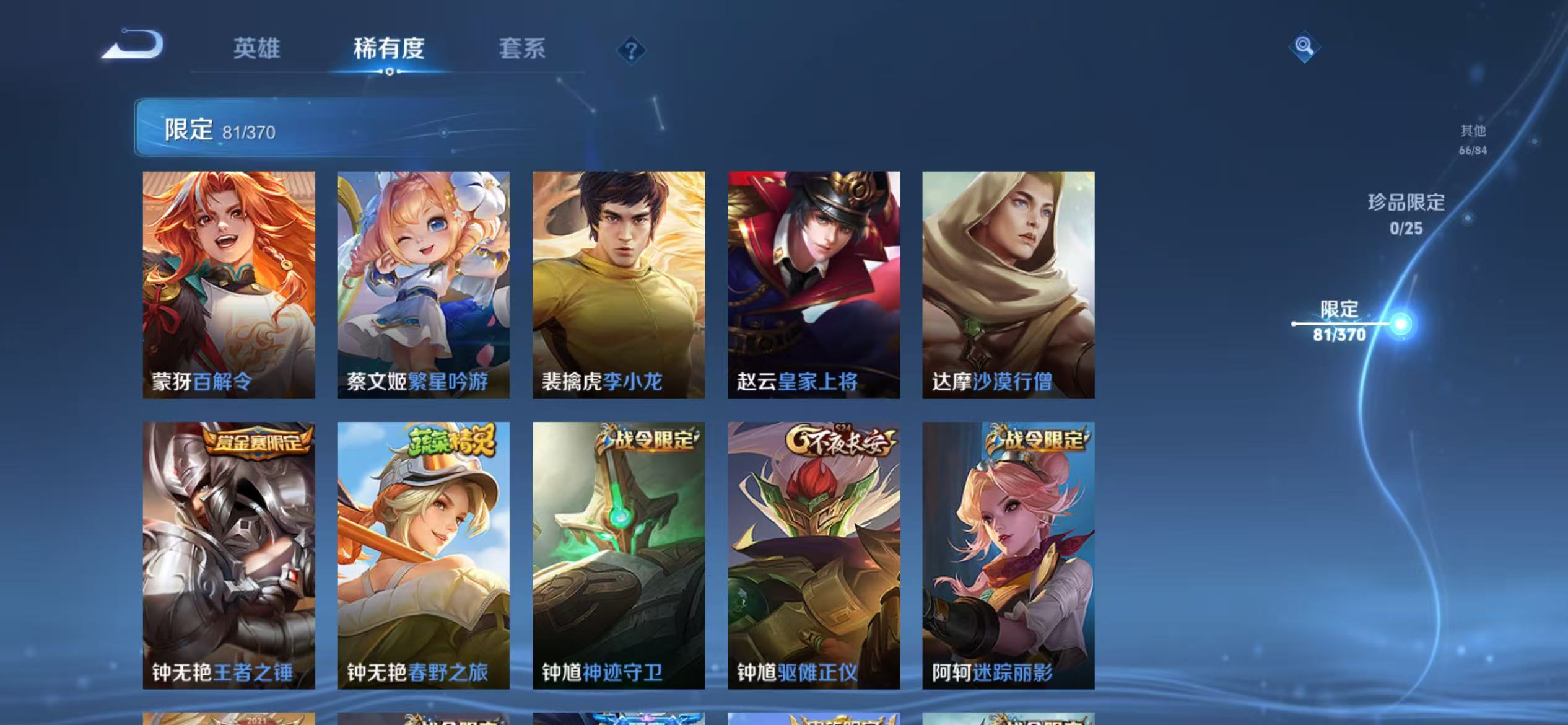The width and height of the screenshot is (1568, 725).
Task: Switch to the 英雄 tab
Action: tap(257, 50)
